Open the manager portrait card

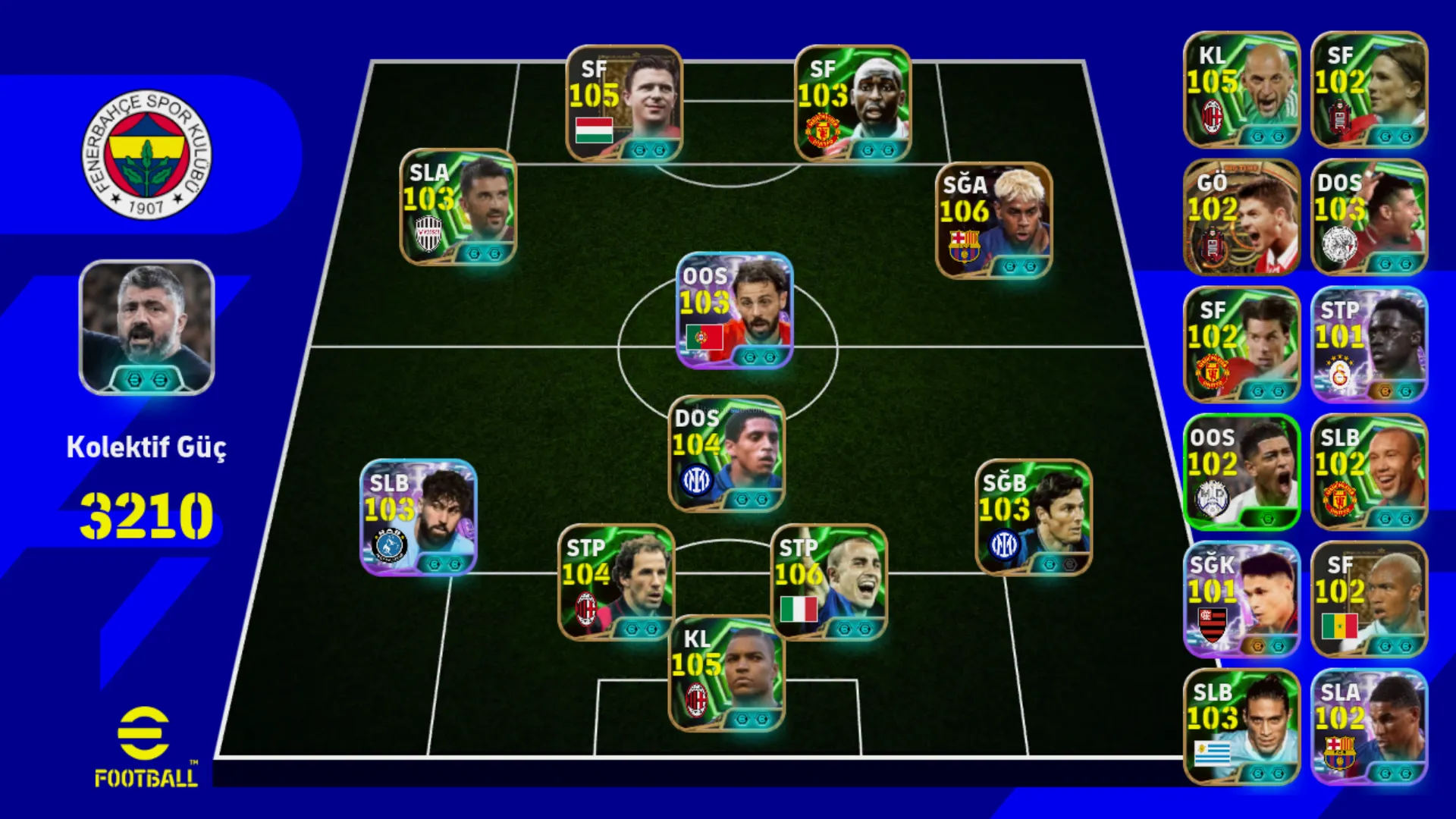(x=146, y=328)
